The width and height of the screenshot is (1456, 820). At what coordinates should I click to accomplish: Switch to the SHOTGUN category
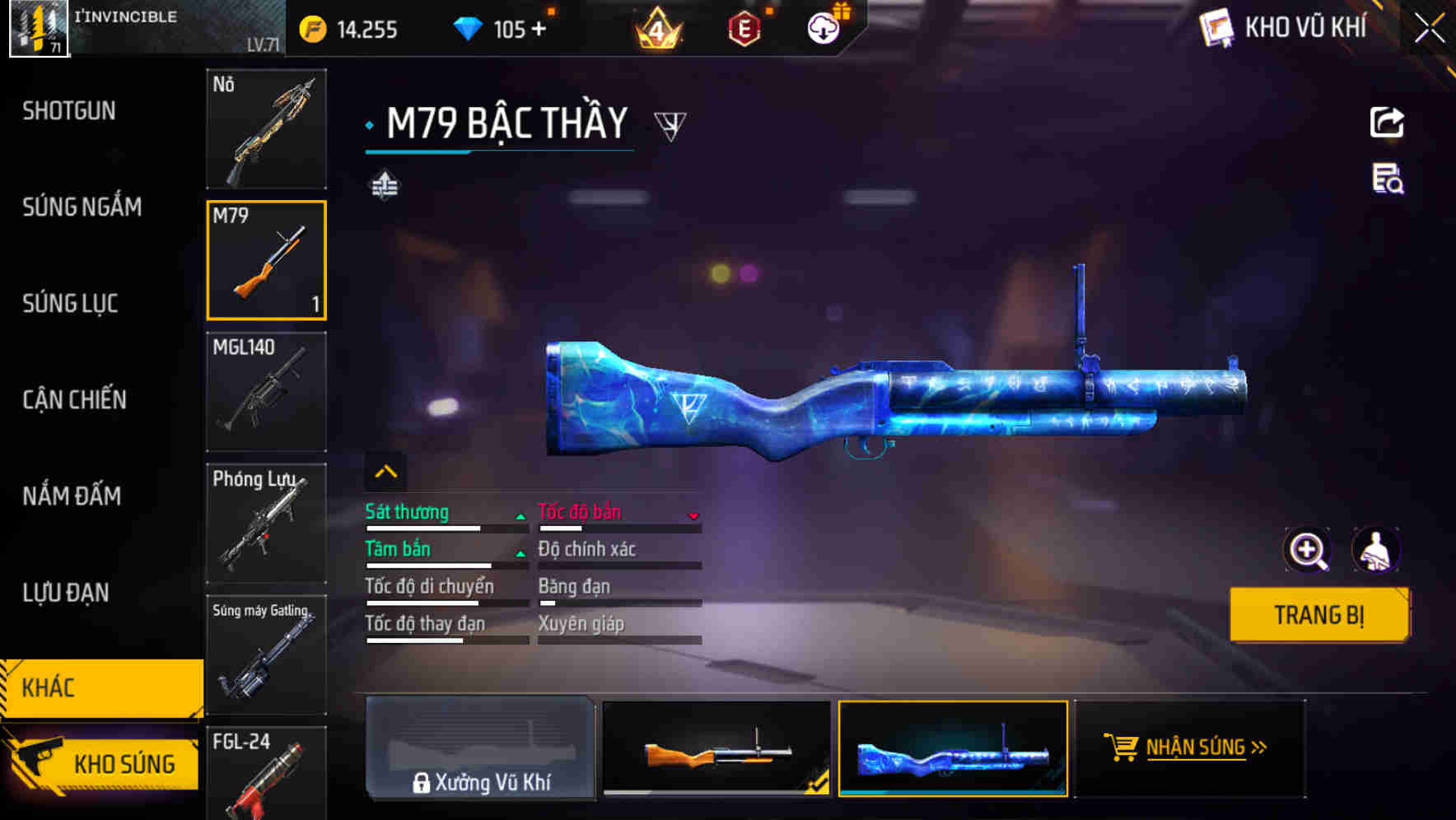pos(69,110)
